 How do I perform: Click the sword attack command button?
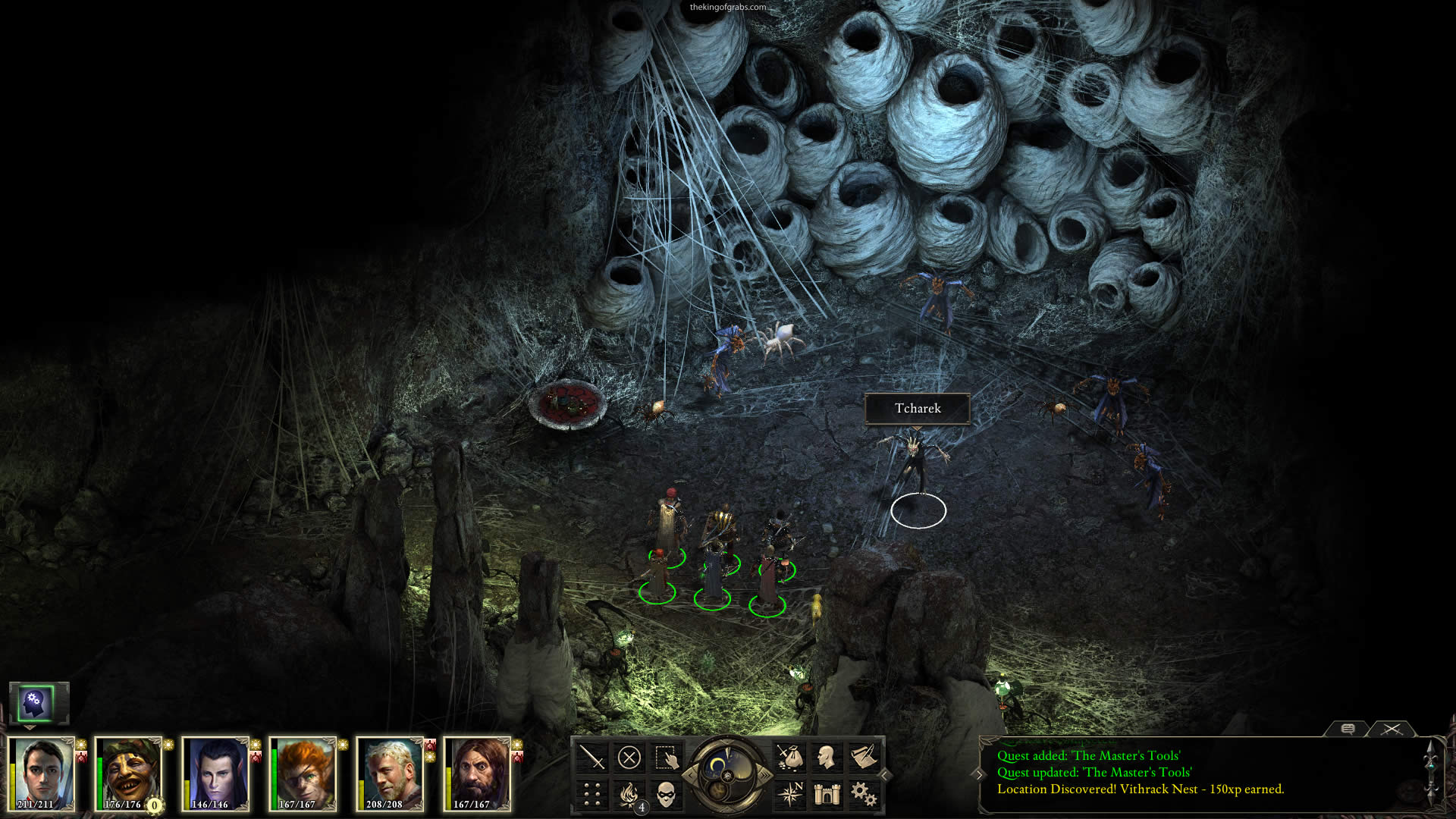click(591, 757)
